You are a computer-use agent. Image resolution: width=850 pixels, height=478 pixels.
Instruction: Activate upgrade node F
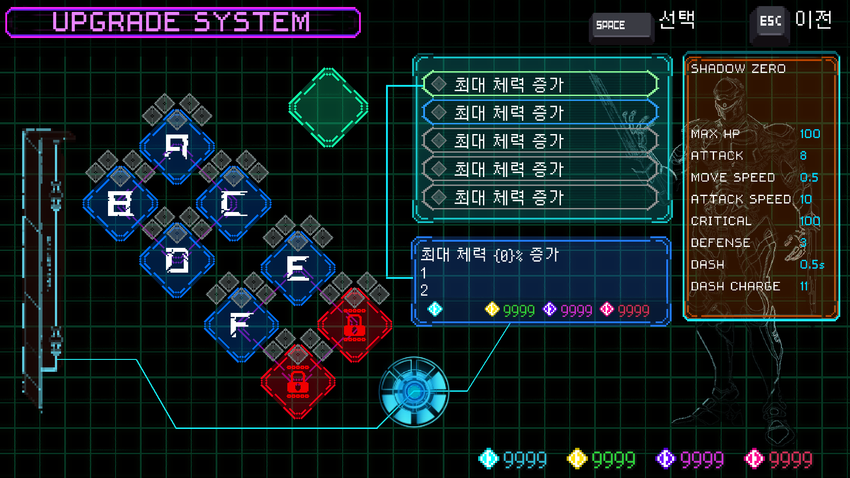tap(240, 325)
